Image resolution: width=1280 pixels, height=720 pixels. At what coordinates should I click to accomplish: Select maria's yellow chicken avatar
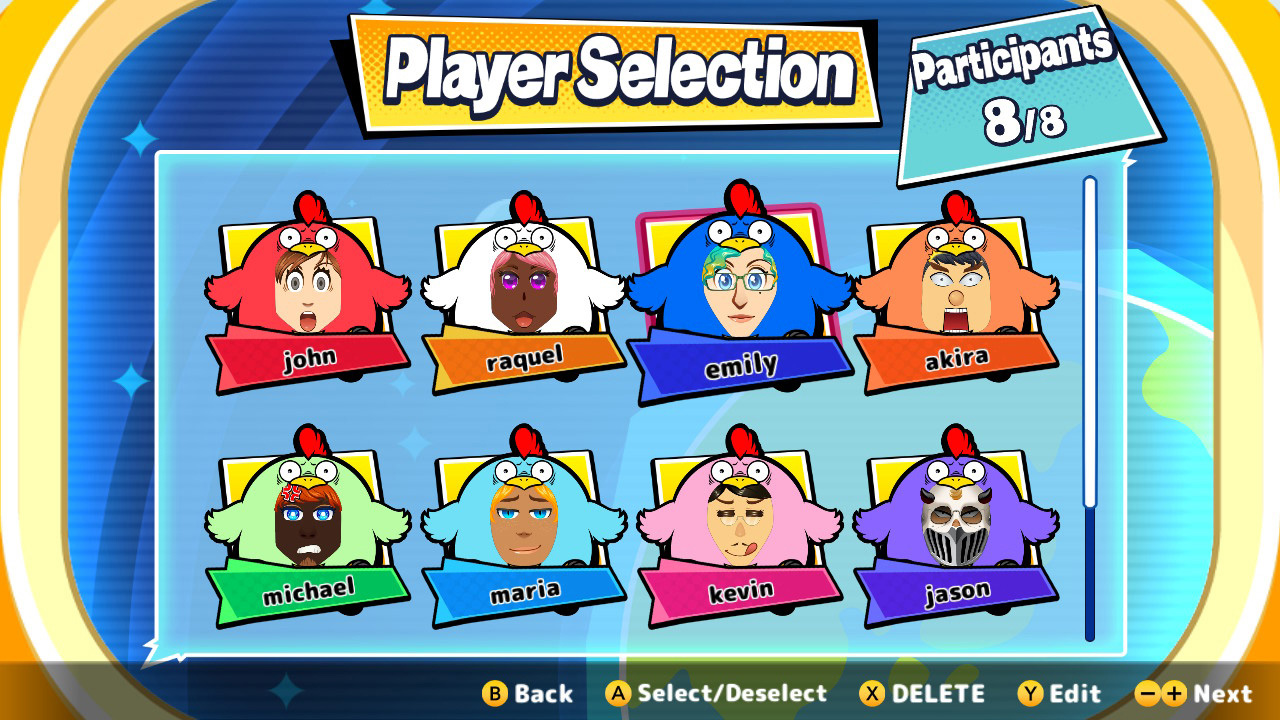click(x=525, y=520)
